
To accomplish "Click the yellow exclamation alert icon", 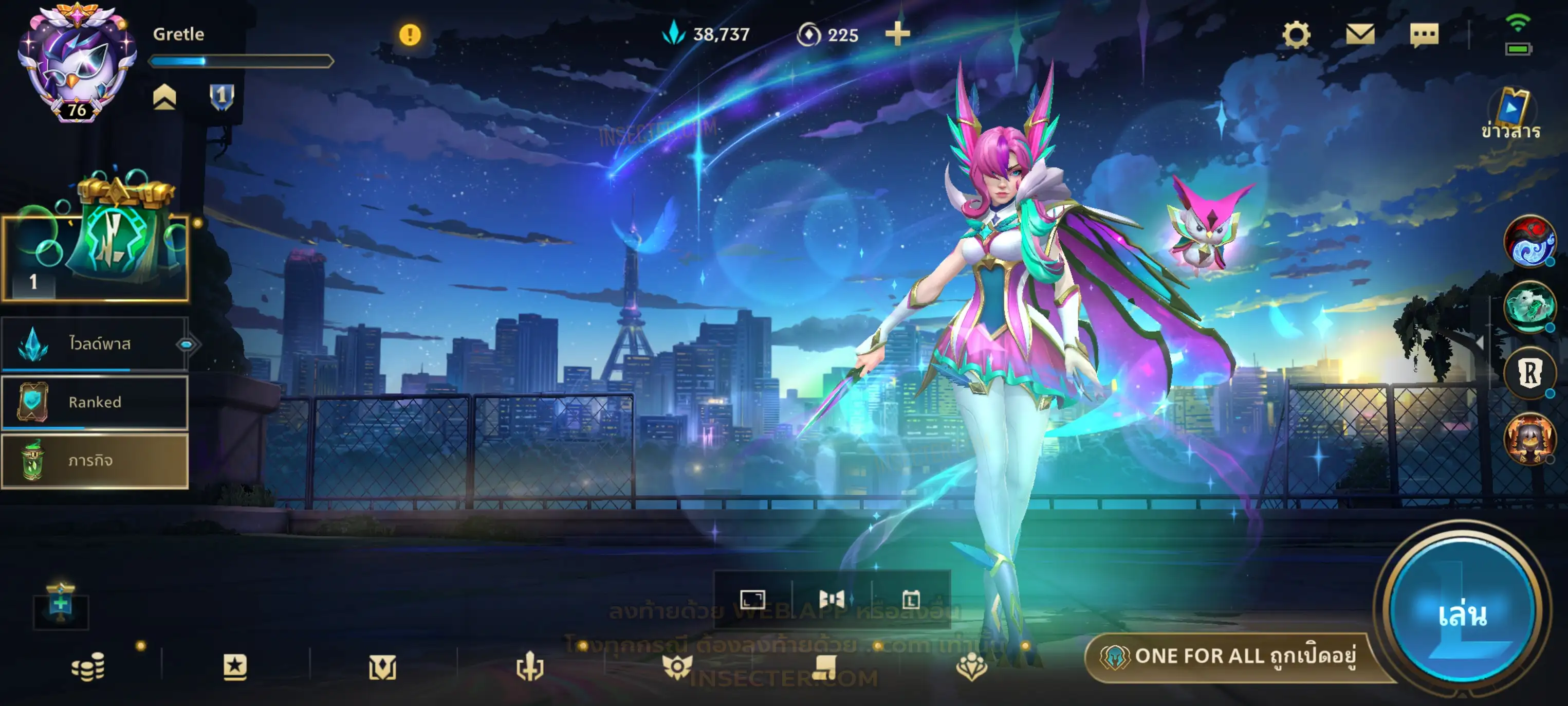I will [x=410, y=35].
